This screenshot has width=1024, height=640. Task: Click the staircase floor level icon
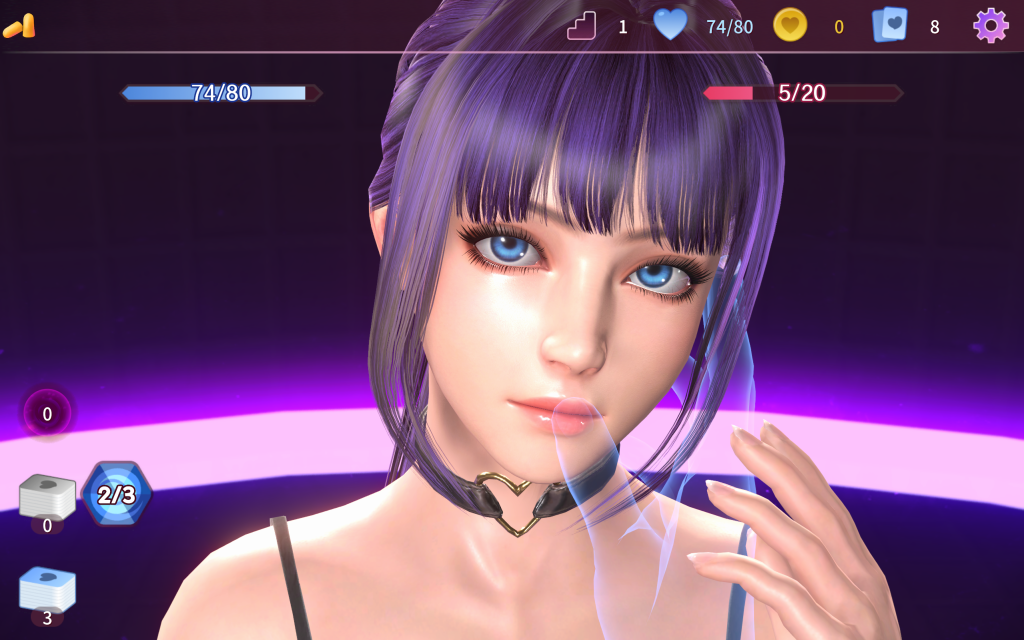[581, 25]
